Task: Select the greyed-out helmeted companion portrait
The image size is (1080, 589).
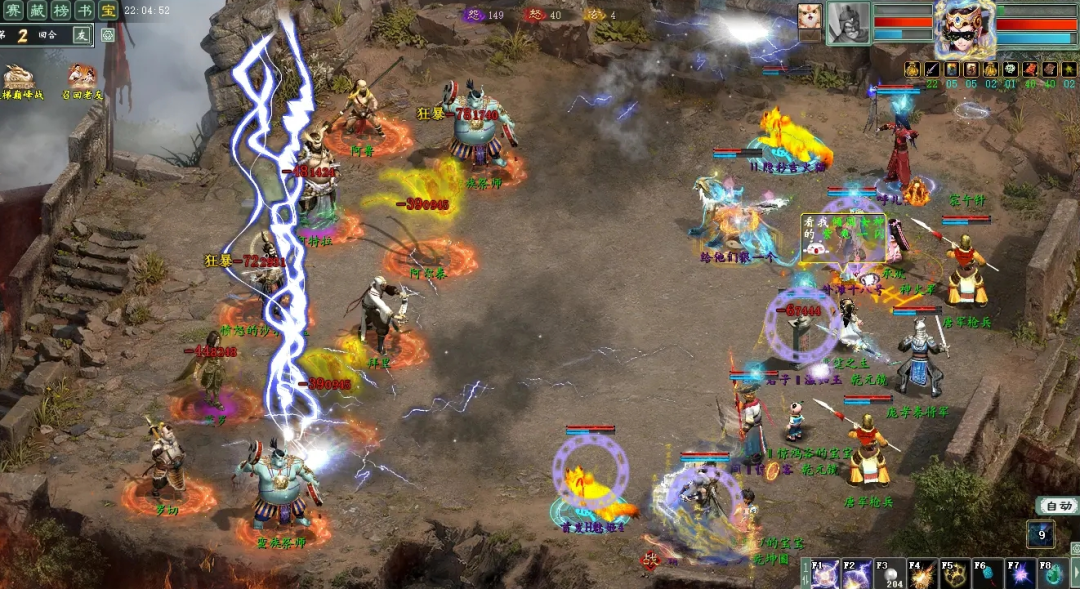Action: click(x=849, y=23)
